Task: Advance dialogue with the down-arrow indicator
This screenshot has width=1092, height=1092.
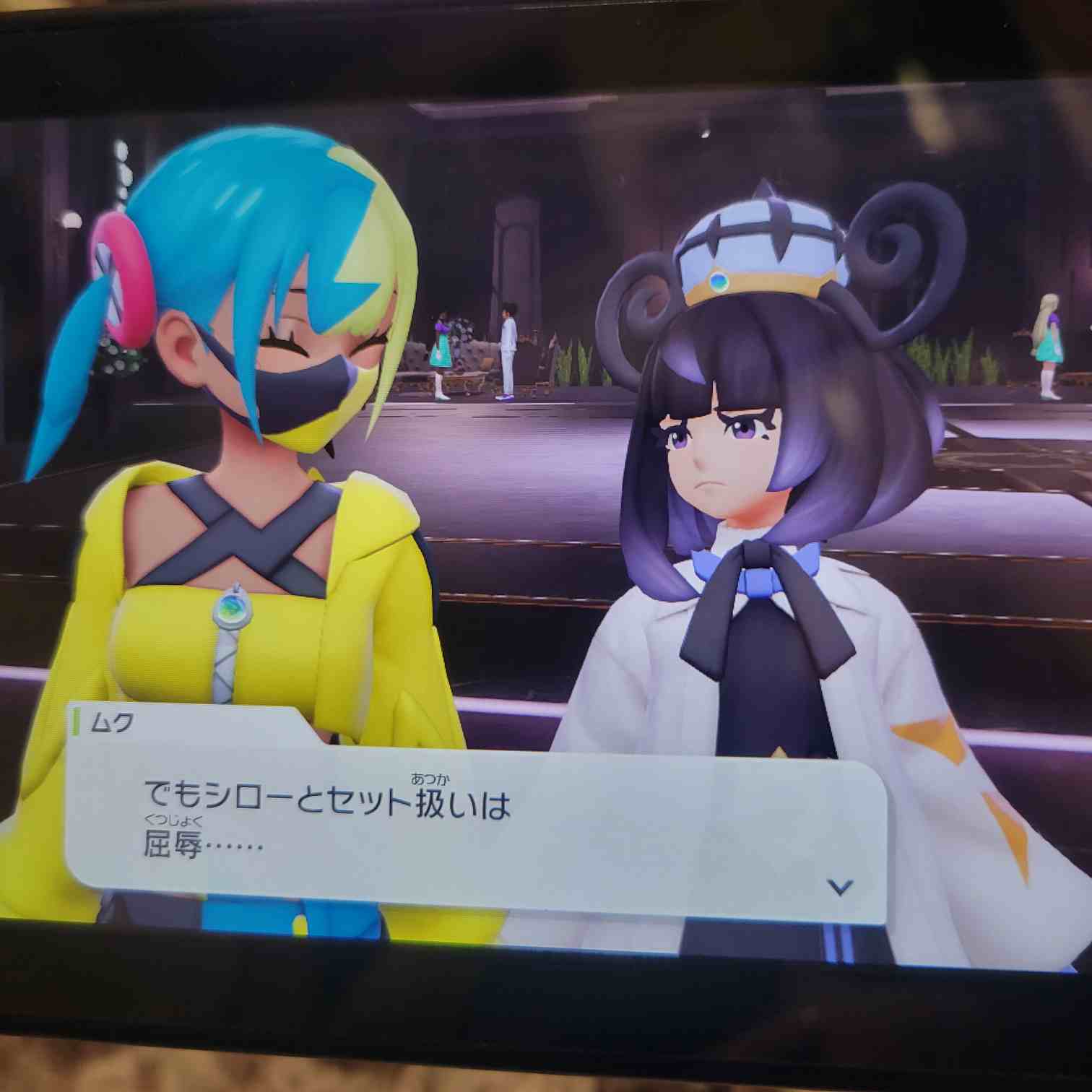Action: click(839, 887)
